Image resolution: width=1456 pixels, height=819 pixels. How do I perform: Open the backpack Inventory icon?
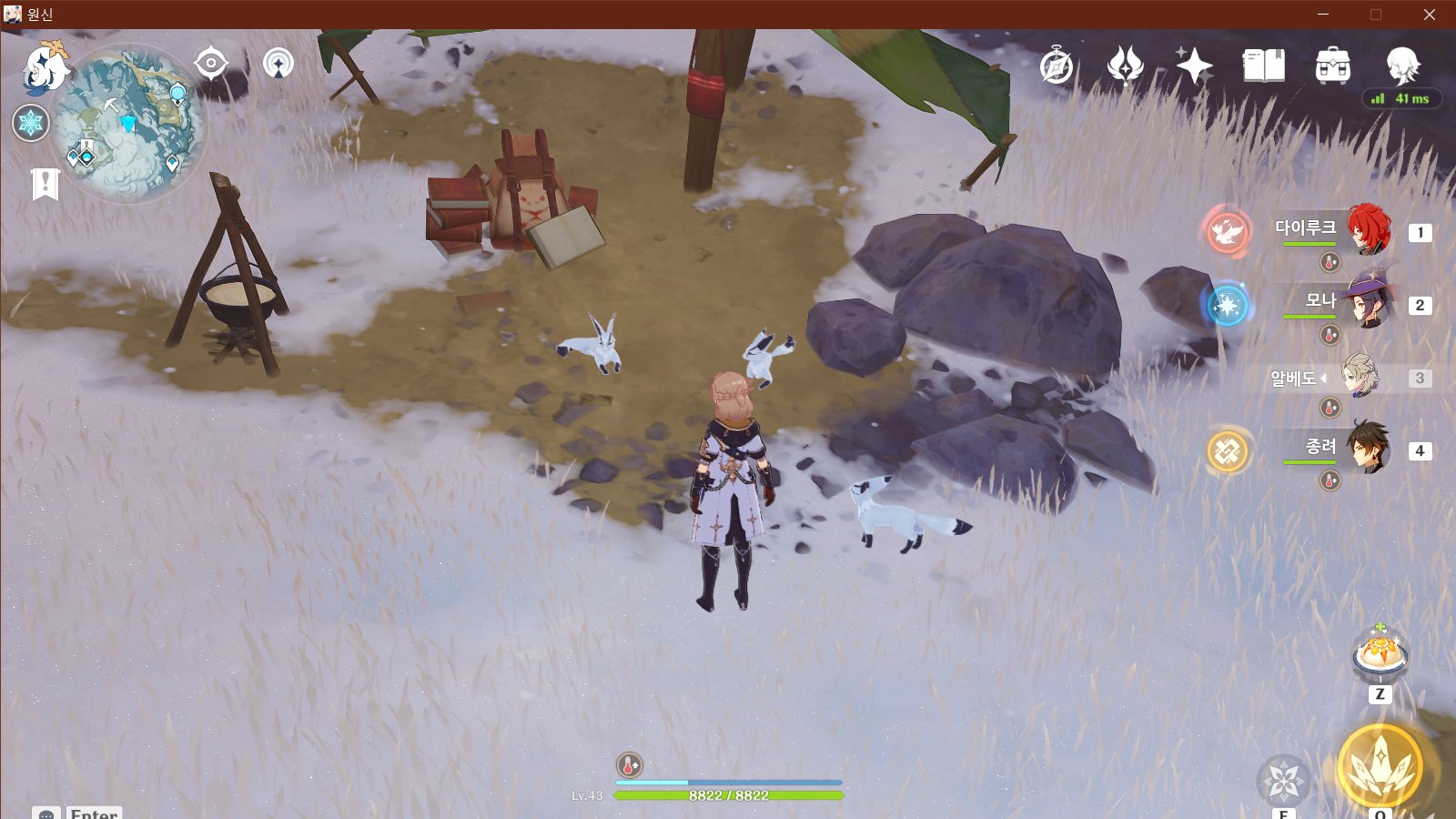[1332, 66]
